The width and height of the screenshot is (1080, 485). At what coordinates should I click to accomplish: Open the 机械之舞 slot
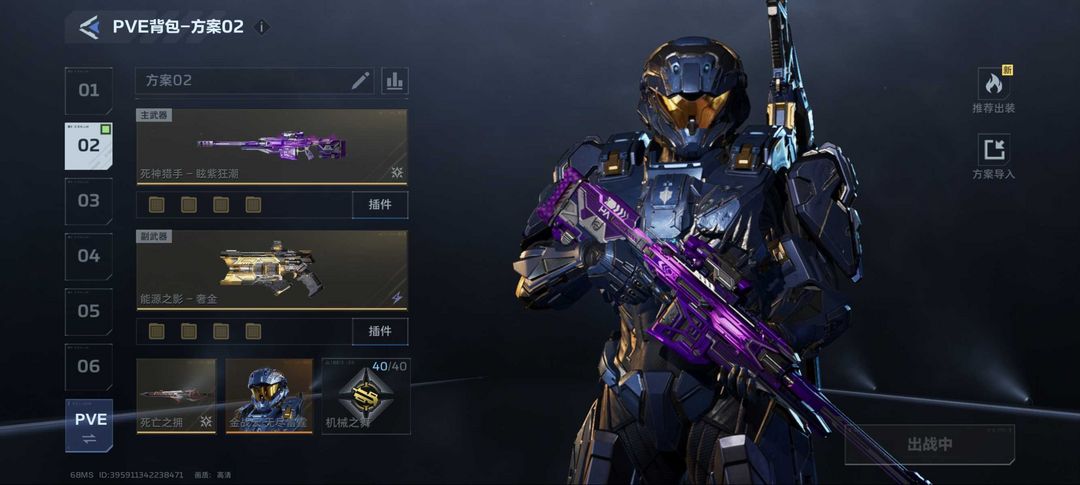[x=366, y=396]
